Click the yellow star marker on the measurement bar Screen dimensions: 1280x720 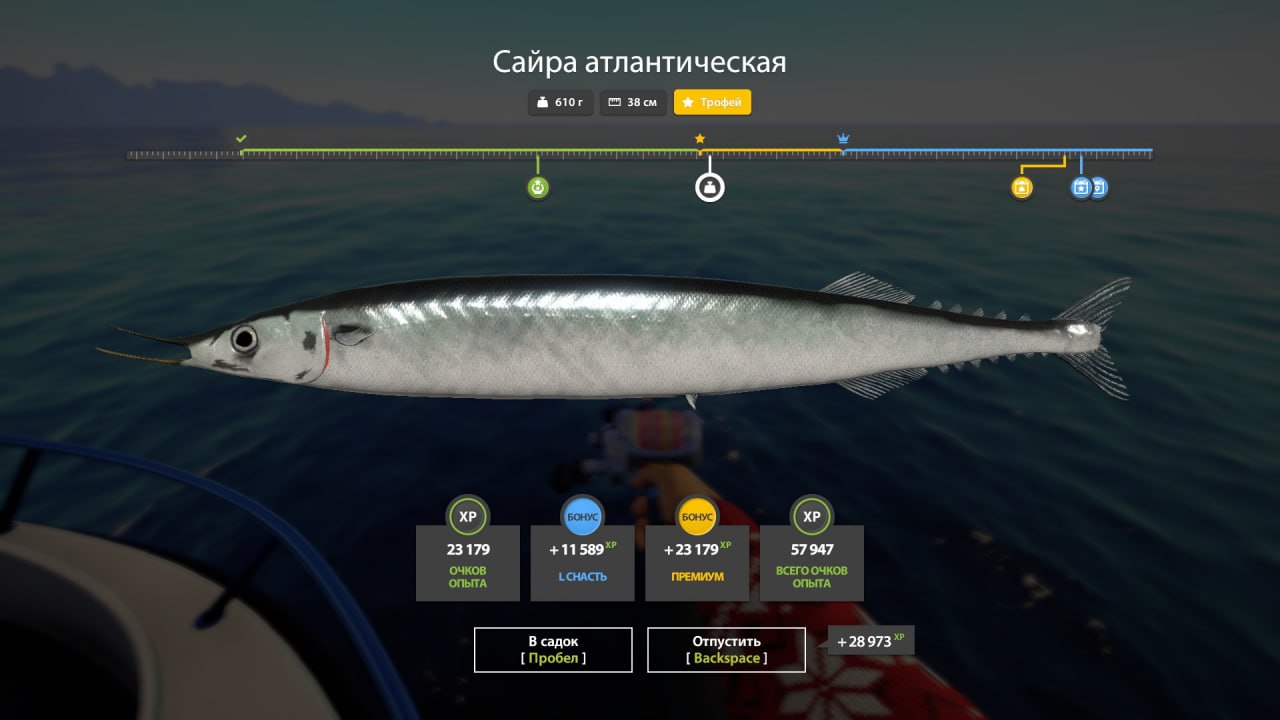(x=699, y=139)
